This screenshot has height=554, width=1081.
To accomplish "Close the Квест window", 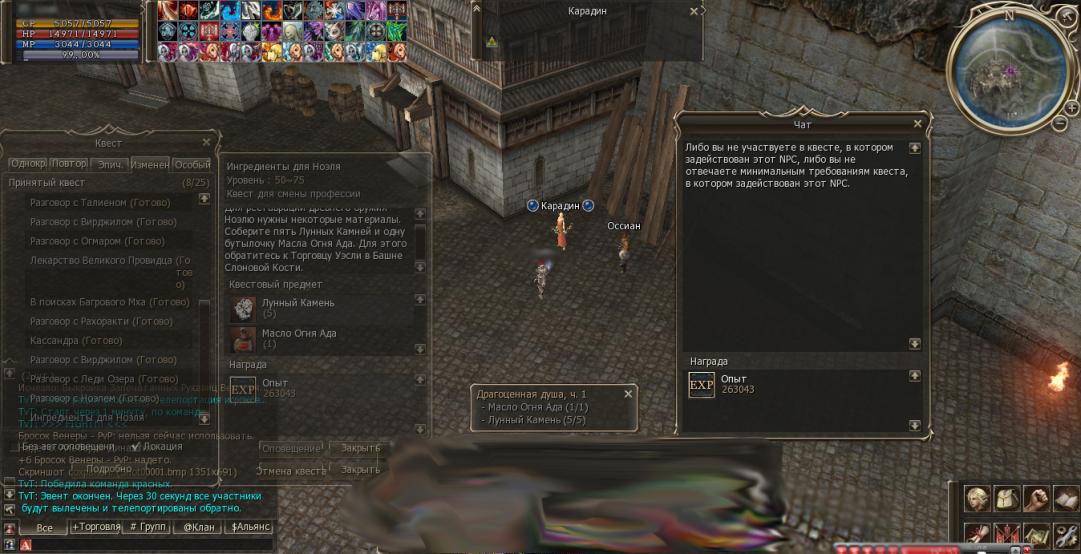I will (x=206, y=143).
